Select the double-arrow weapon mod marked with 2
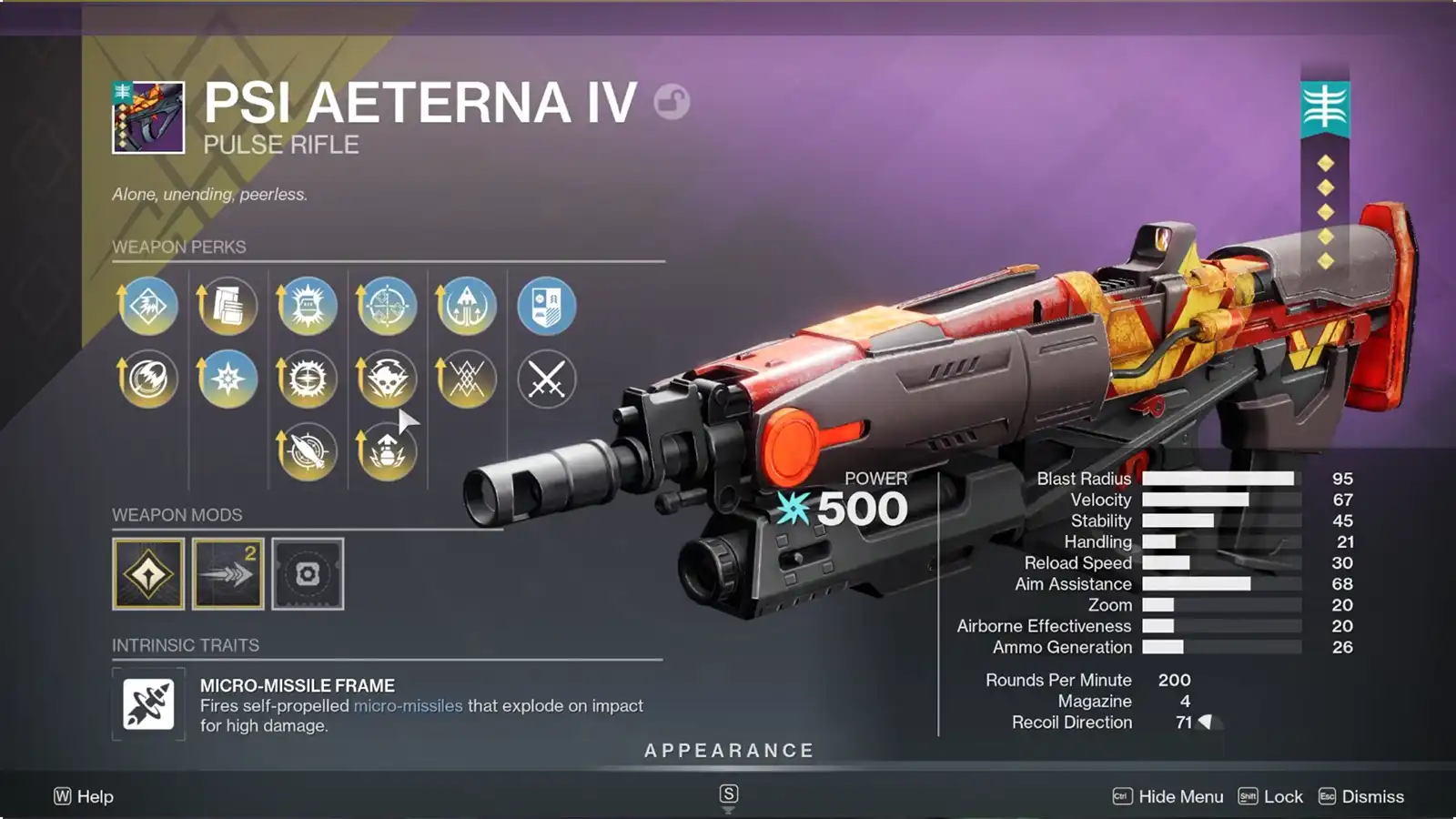This screenshot has height=819, width=1456. click(227, 574)
